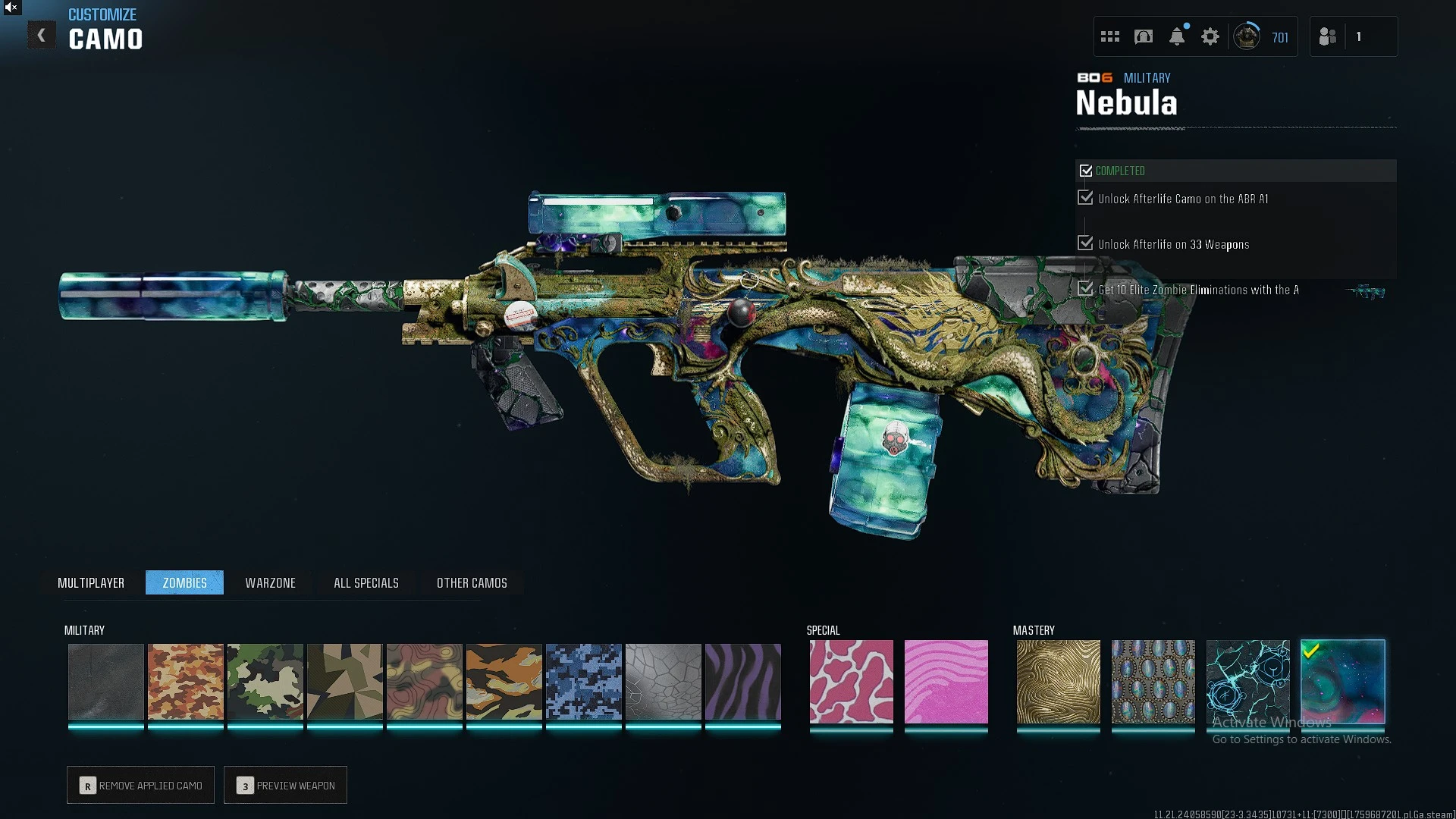The image size is (1456, 819).
Task: Open the Warzone camo tab
Action: tap(270, 582)
